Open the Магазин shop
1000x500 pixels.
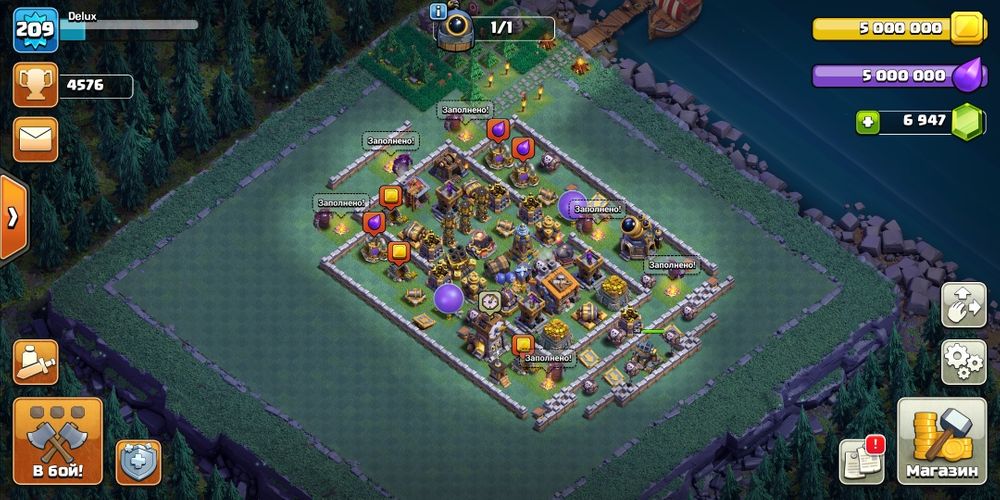click(941, 441)
